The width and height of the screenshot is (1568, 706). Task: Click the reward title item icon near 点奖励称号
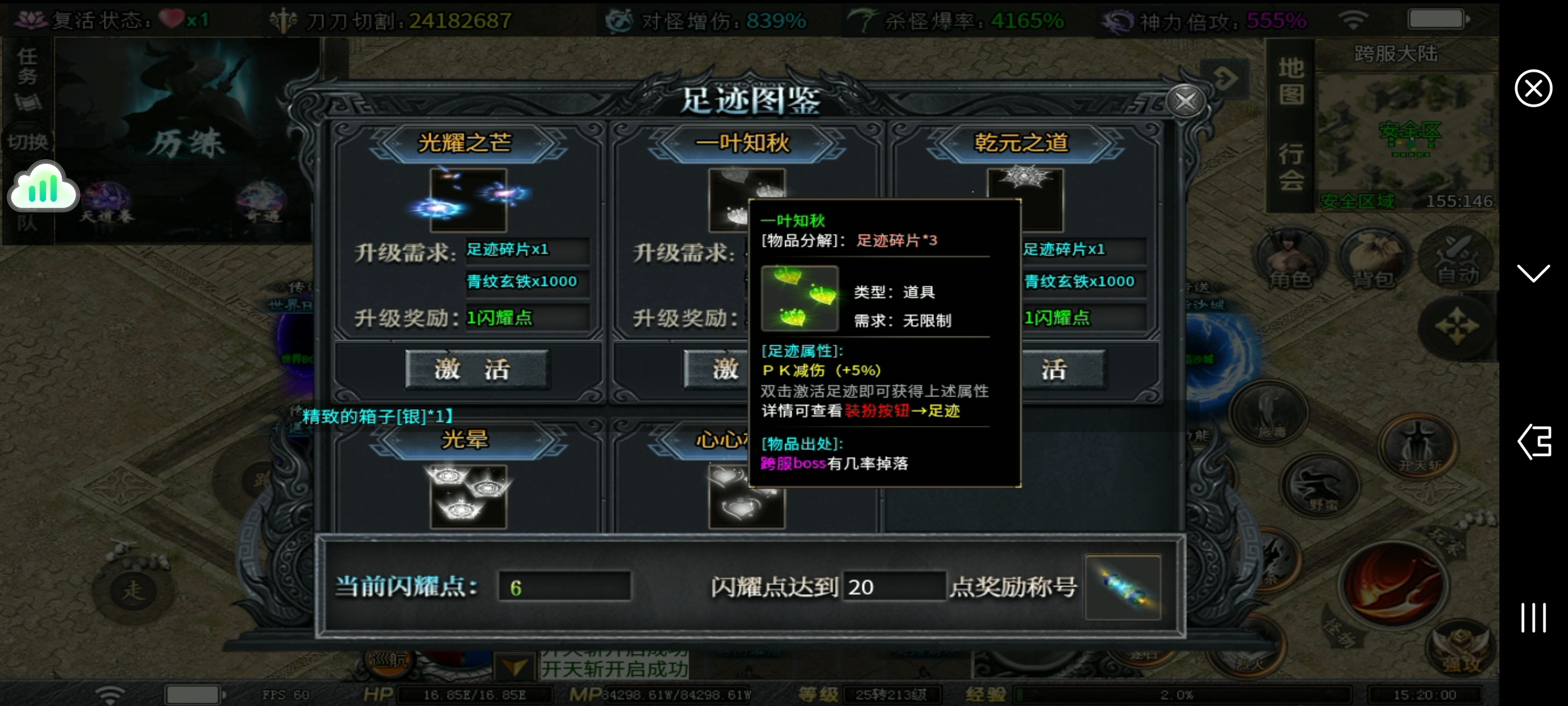coord(1123,586)
